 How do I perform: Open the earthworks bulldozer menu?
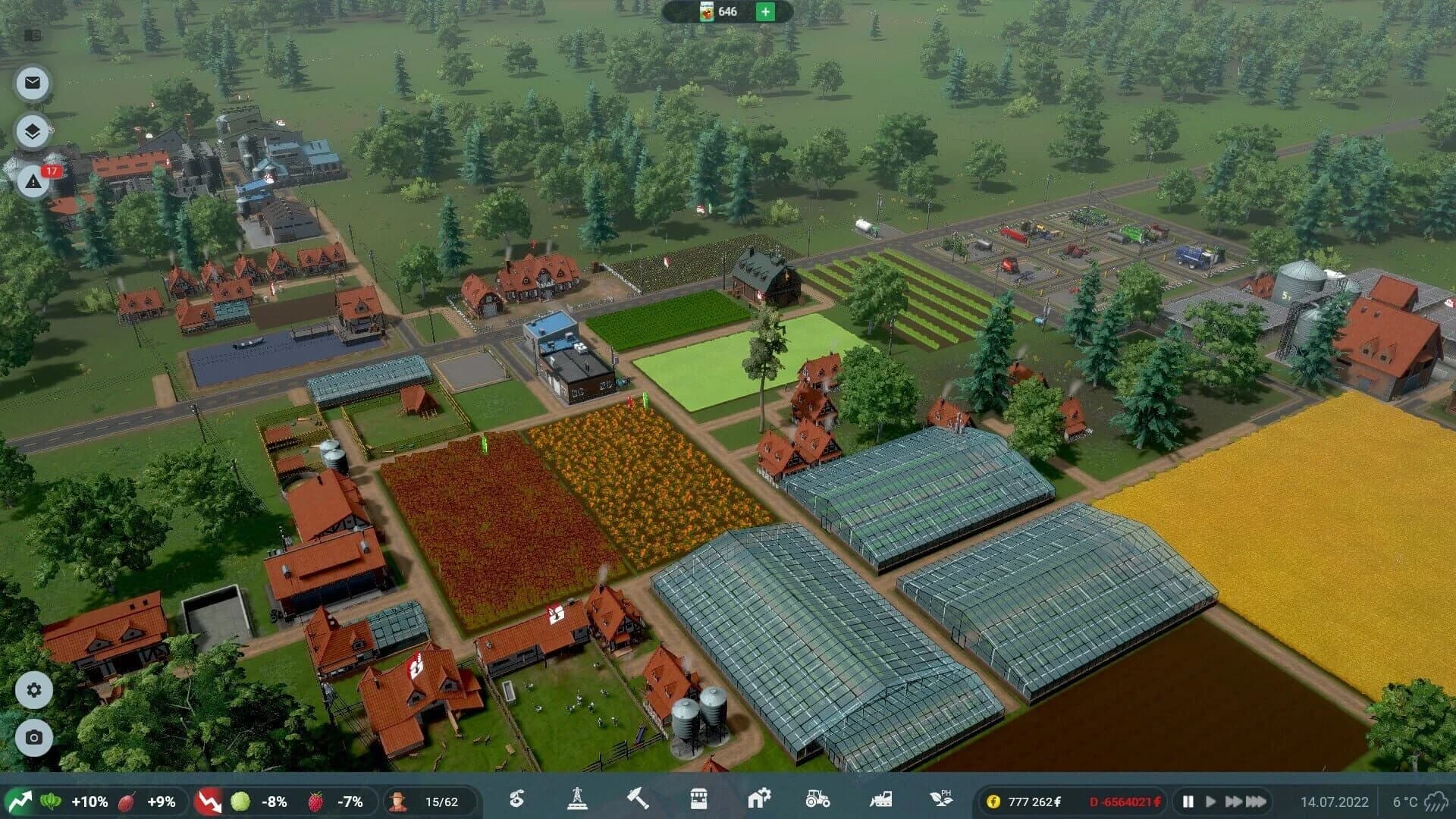pyautogui.click(x=880, y=799)
